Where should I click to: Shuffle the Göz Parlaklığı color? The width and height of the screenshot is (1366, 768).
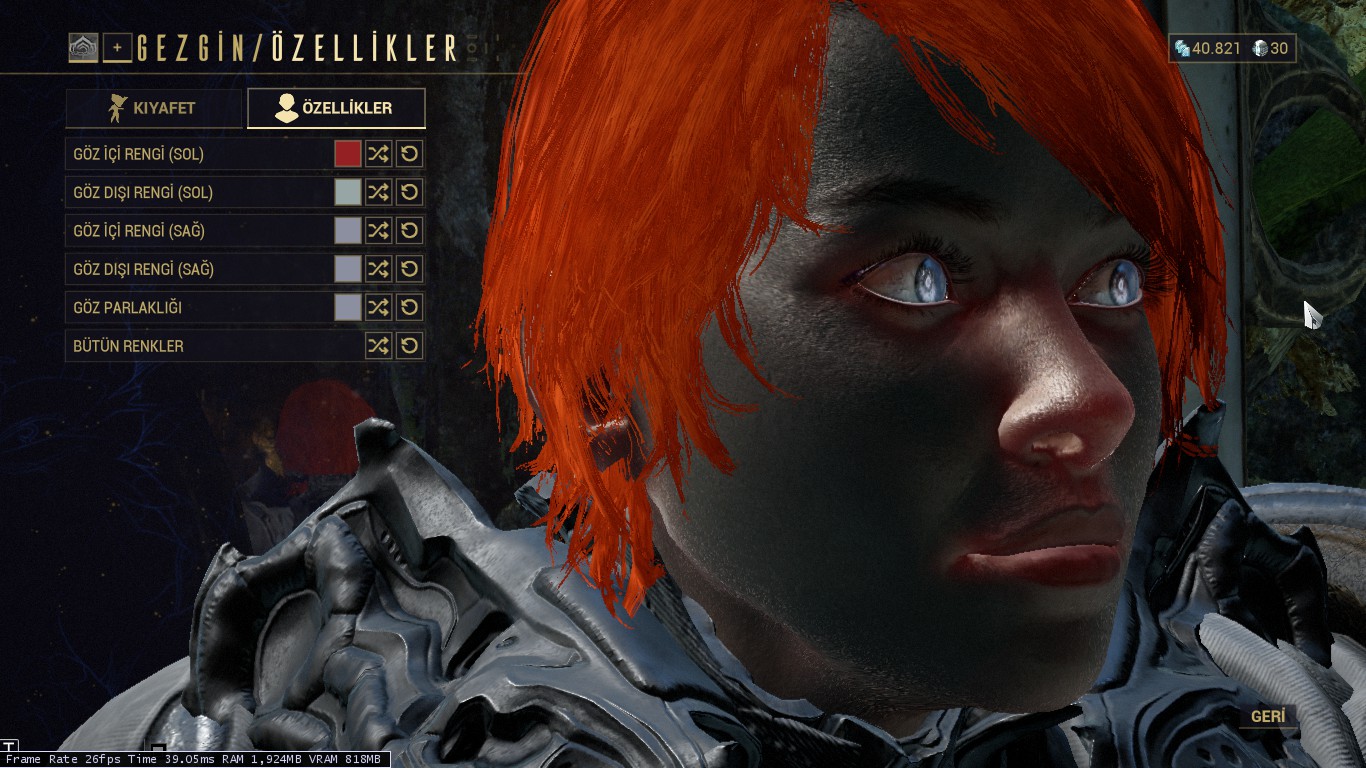tap(378, 307)
